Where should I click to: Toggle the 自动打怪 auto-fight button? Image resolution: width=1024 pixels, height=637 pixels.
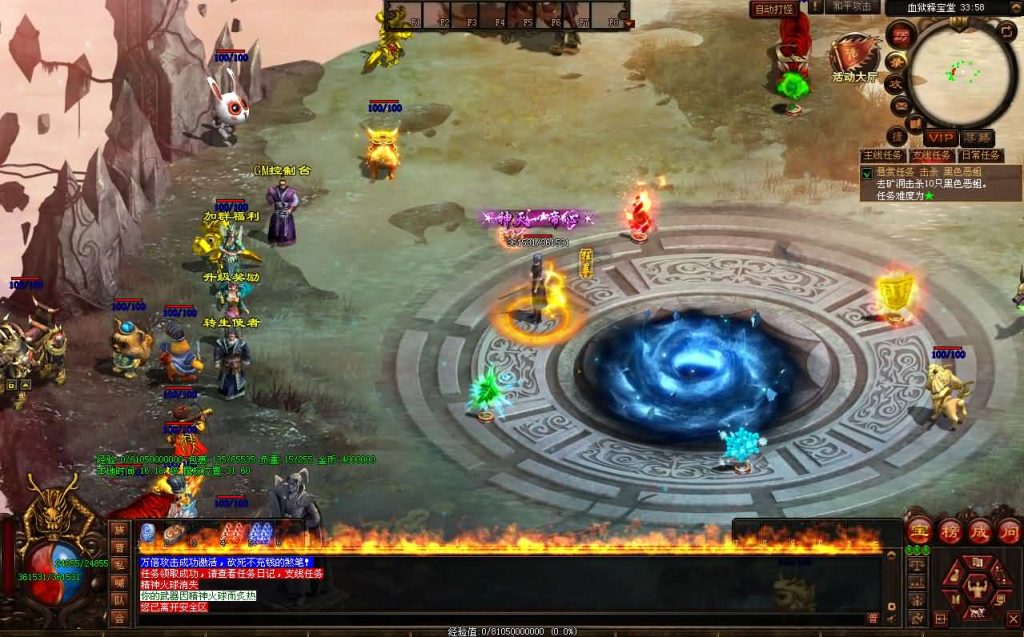(773, 9)
